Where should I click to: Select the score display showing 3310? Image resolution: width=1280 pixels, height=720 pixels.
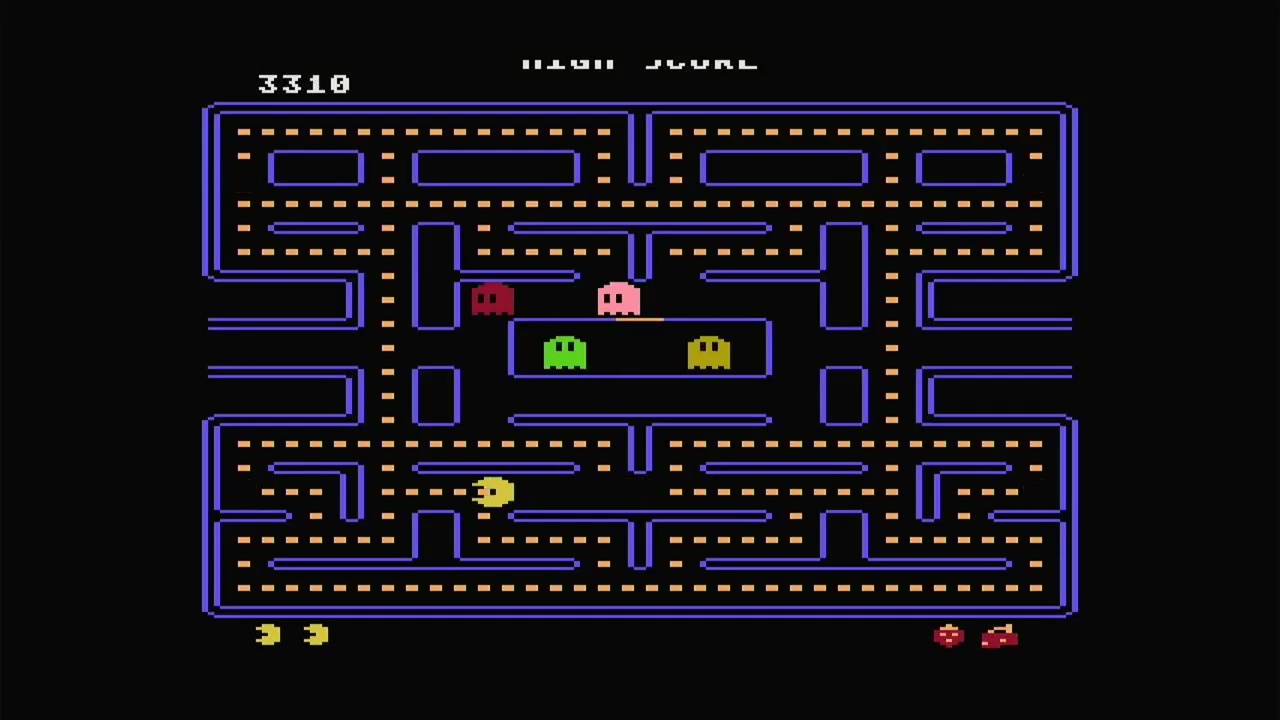point(304,84)
